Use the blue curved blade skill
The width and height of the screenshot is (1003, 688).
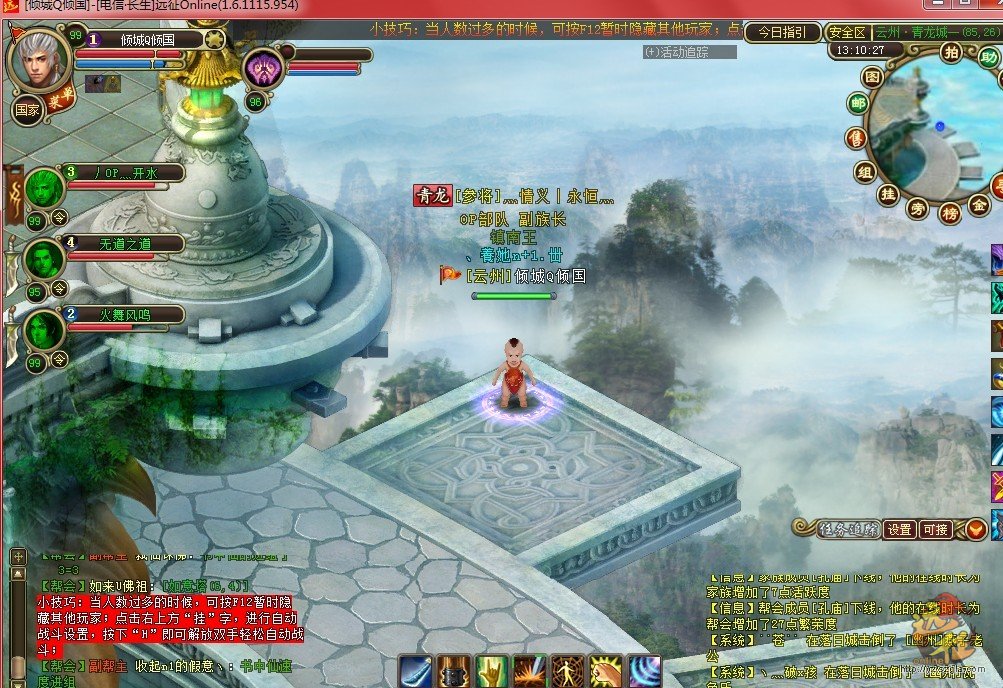coord(415,671)
